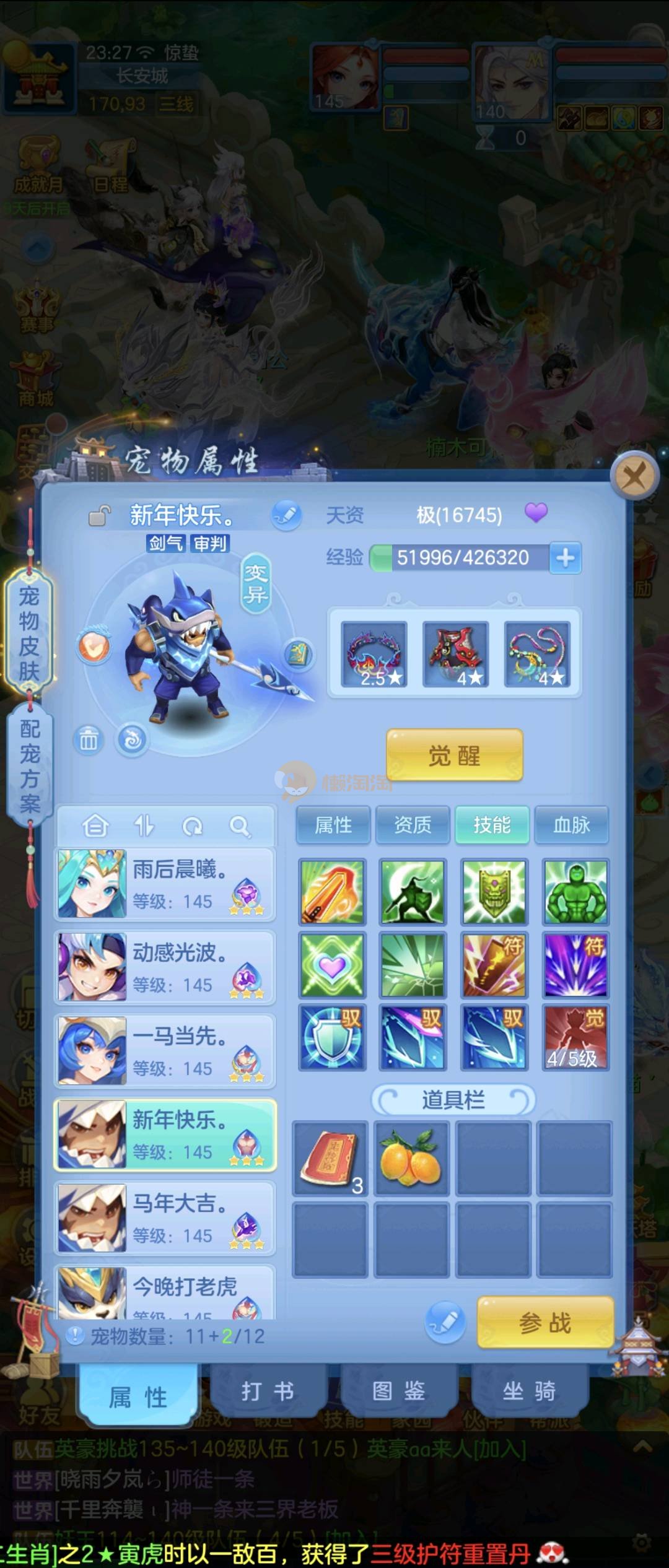Send the pet into battle with 参战
The image size is (669, 1568).
(545, 1322)
